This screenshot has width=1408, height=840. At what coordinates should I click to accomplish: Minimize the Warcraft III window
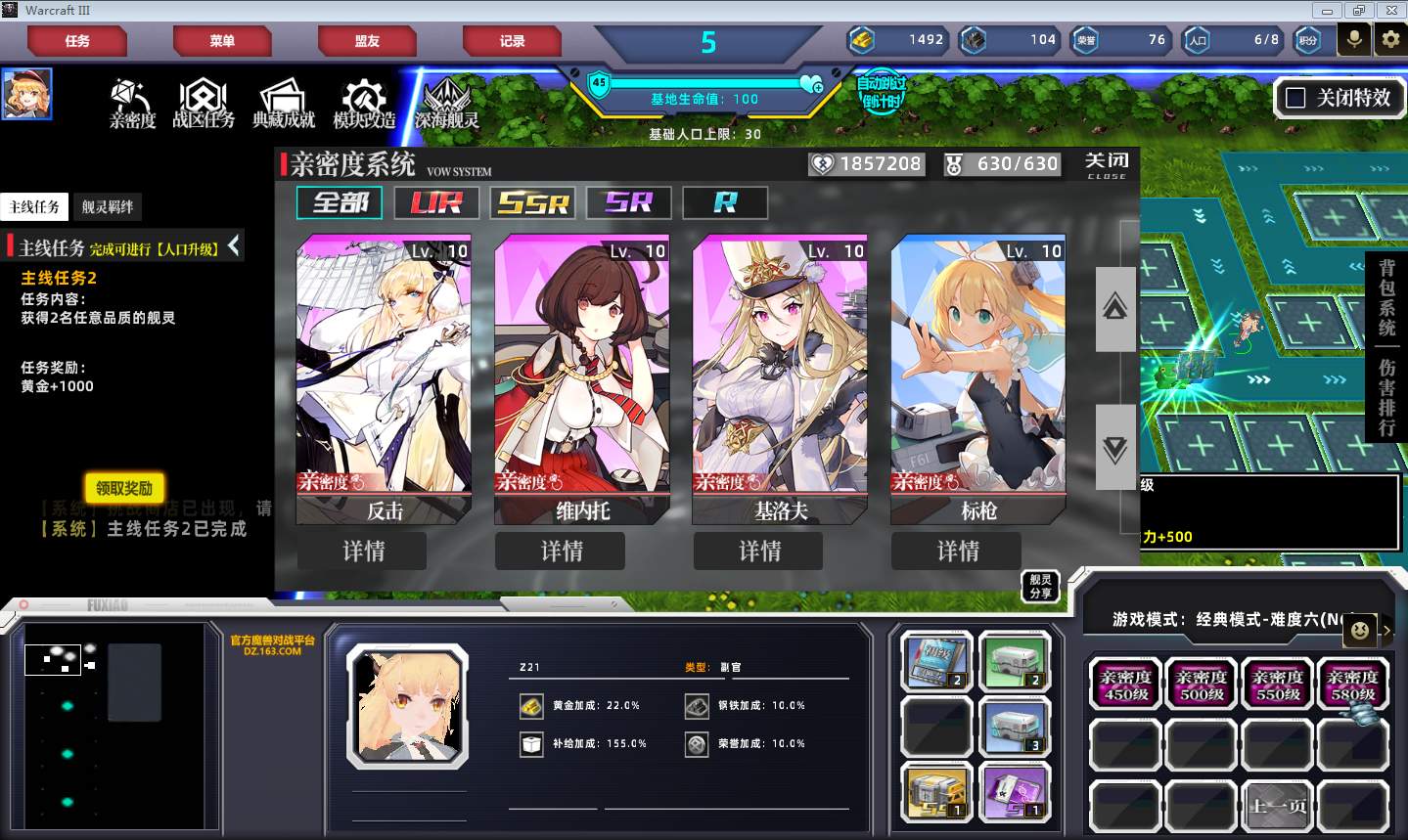[x=1327, y=11]
